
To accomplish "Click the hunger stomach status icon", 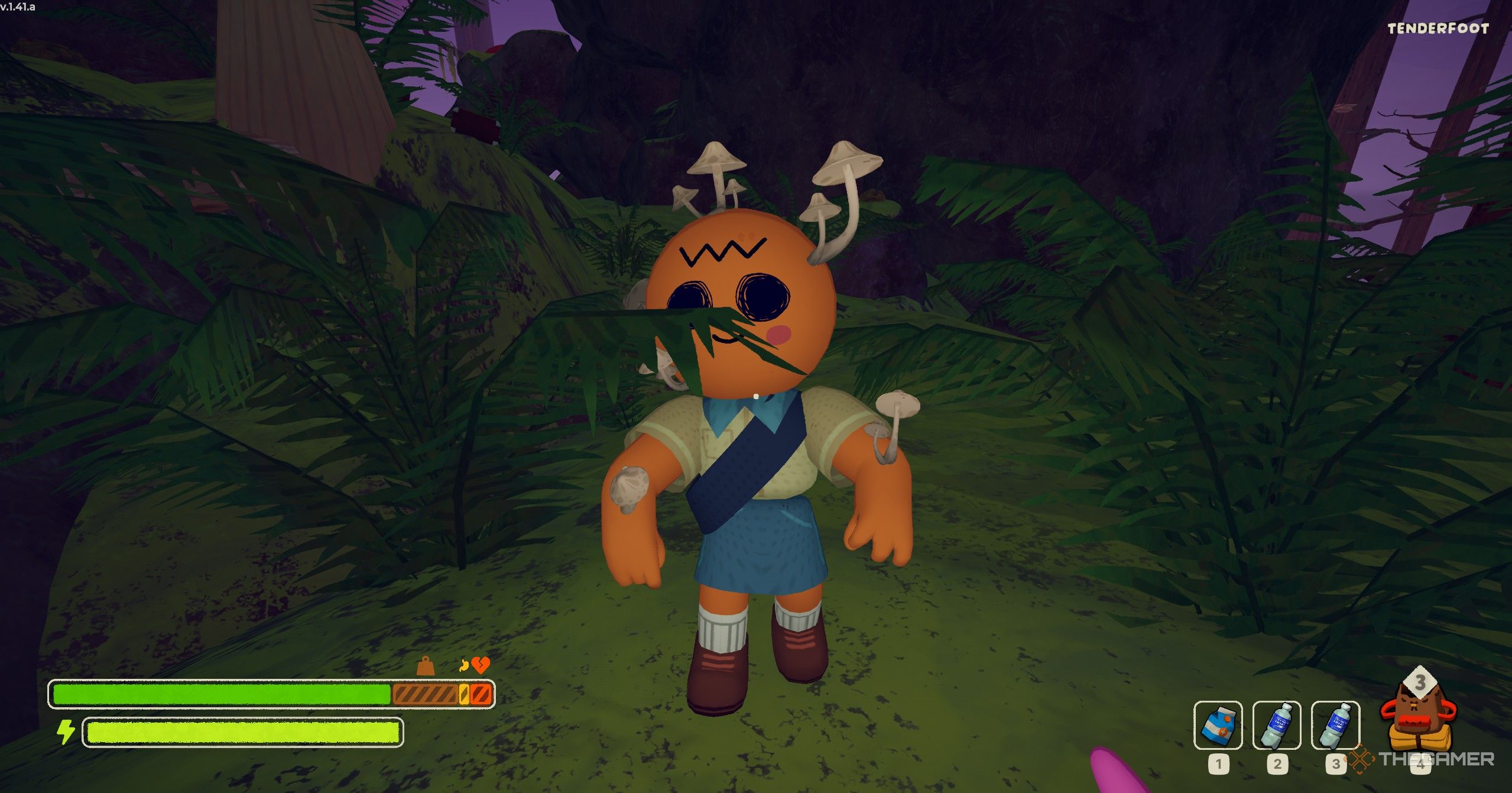I will point(465,666).
